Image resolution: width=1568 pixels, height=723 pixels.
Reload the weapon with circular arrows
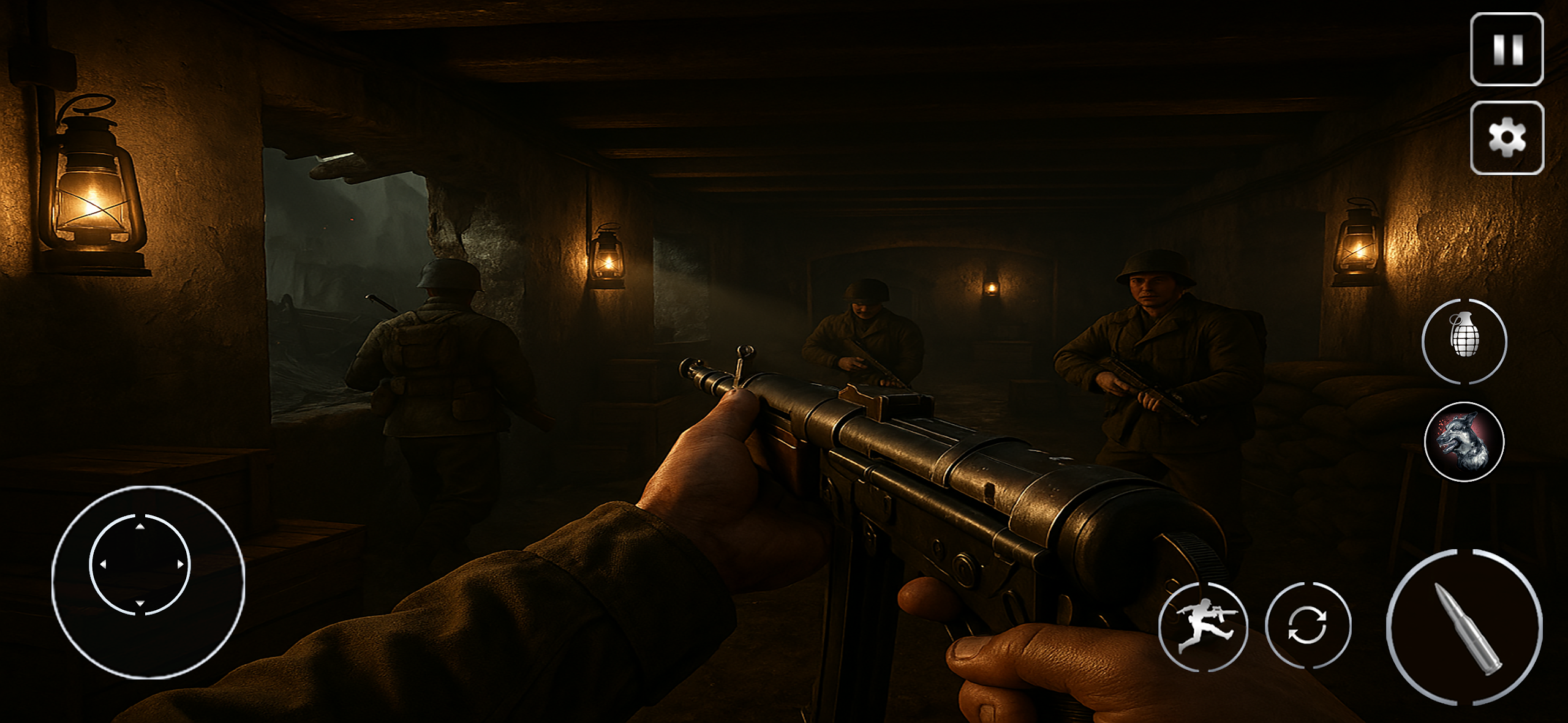pyautogui.click(x=1308, y=625)
